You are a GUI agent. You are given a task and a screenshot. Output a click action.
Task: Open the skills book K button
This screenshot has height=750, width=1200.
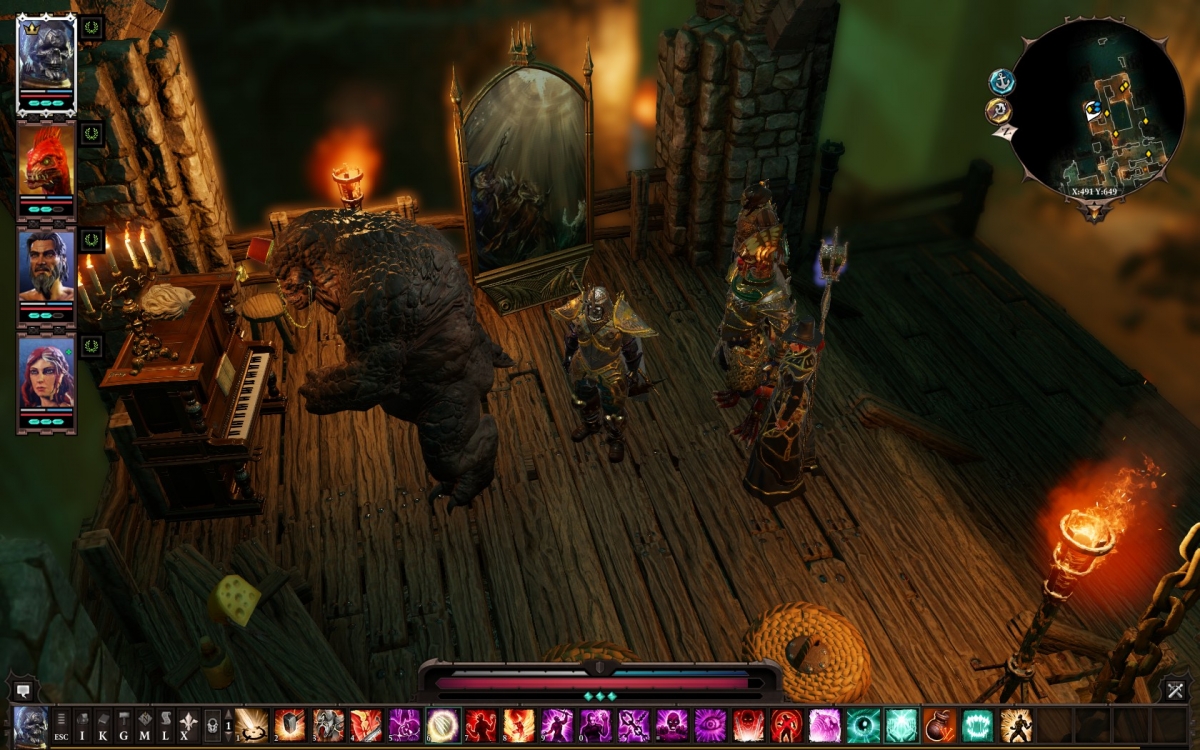[x=104, y=724]
